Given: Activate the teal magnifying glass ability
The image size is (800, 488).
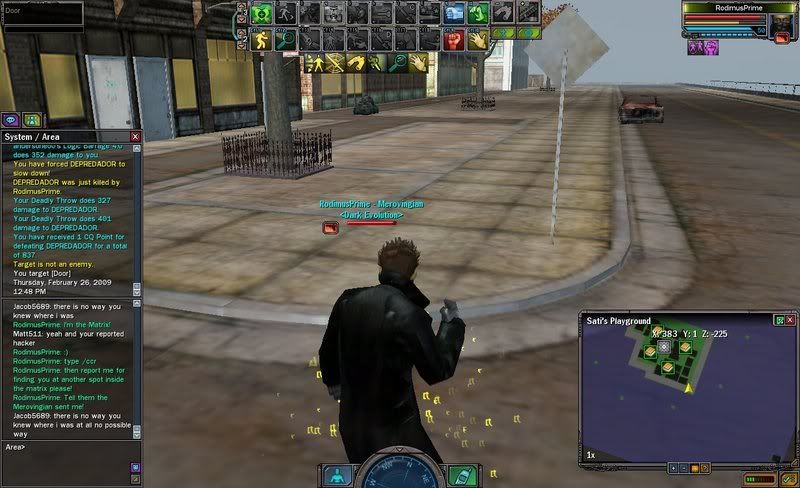Looking at the screenshot, I should [x=286, y=39].
